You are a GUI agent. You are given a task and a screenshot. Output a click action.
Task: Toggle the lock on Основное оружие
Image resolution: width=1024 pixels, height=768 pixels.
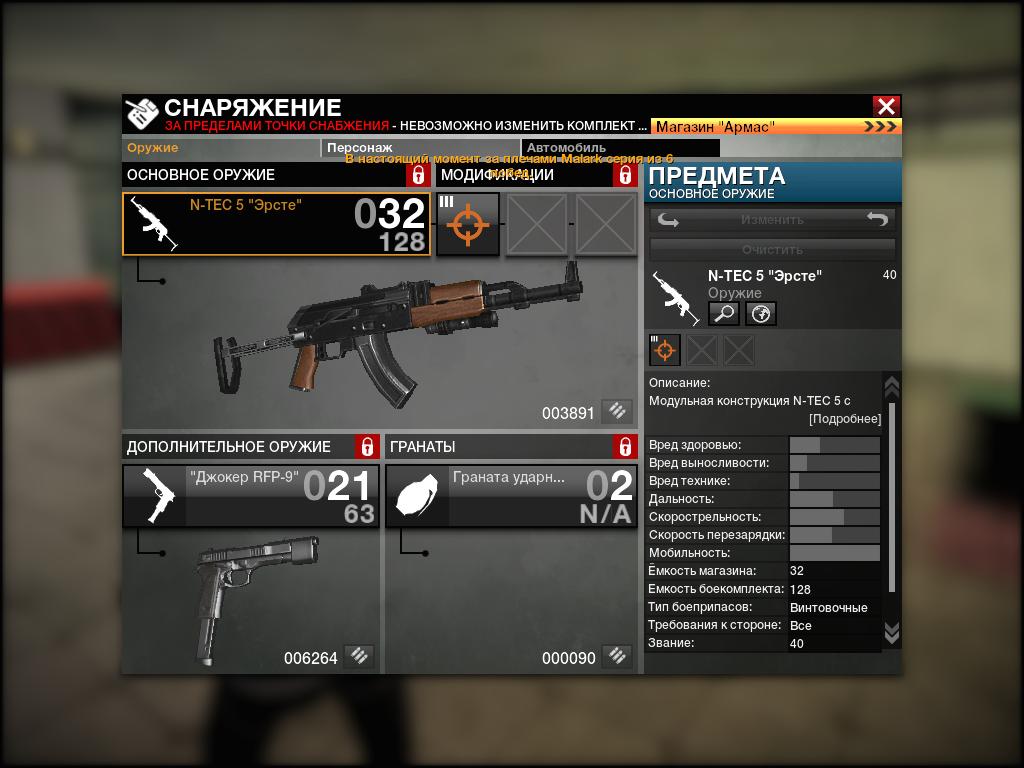[x=418, y=175]
